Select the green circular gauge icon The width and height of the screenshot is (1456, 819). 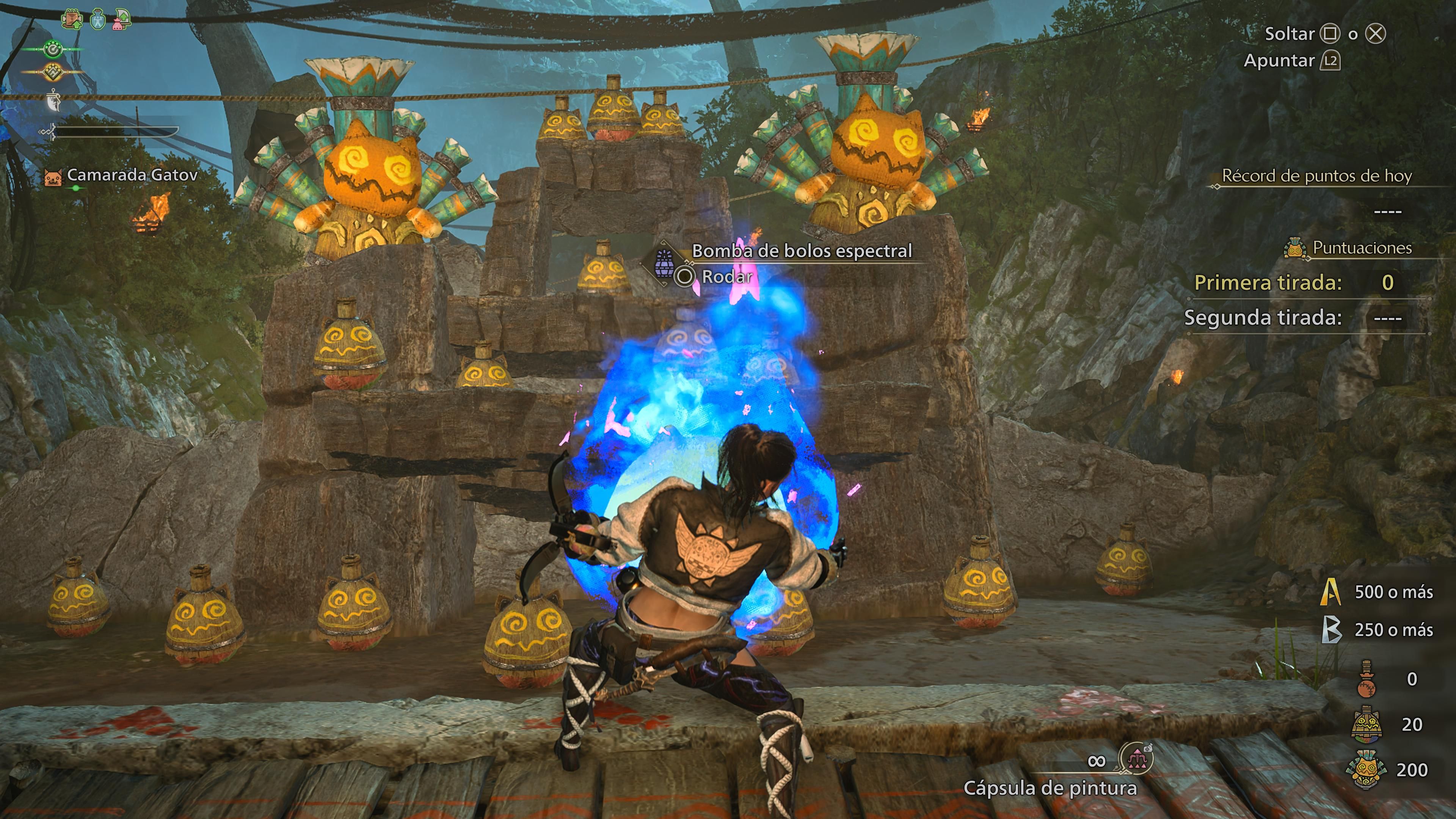pos(53,49)
